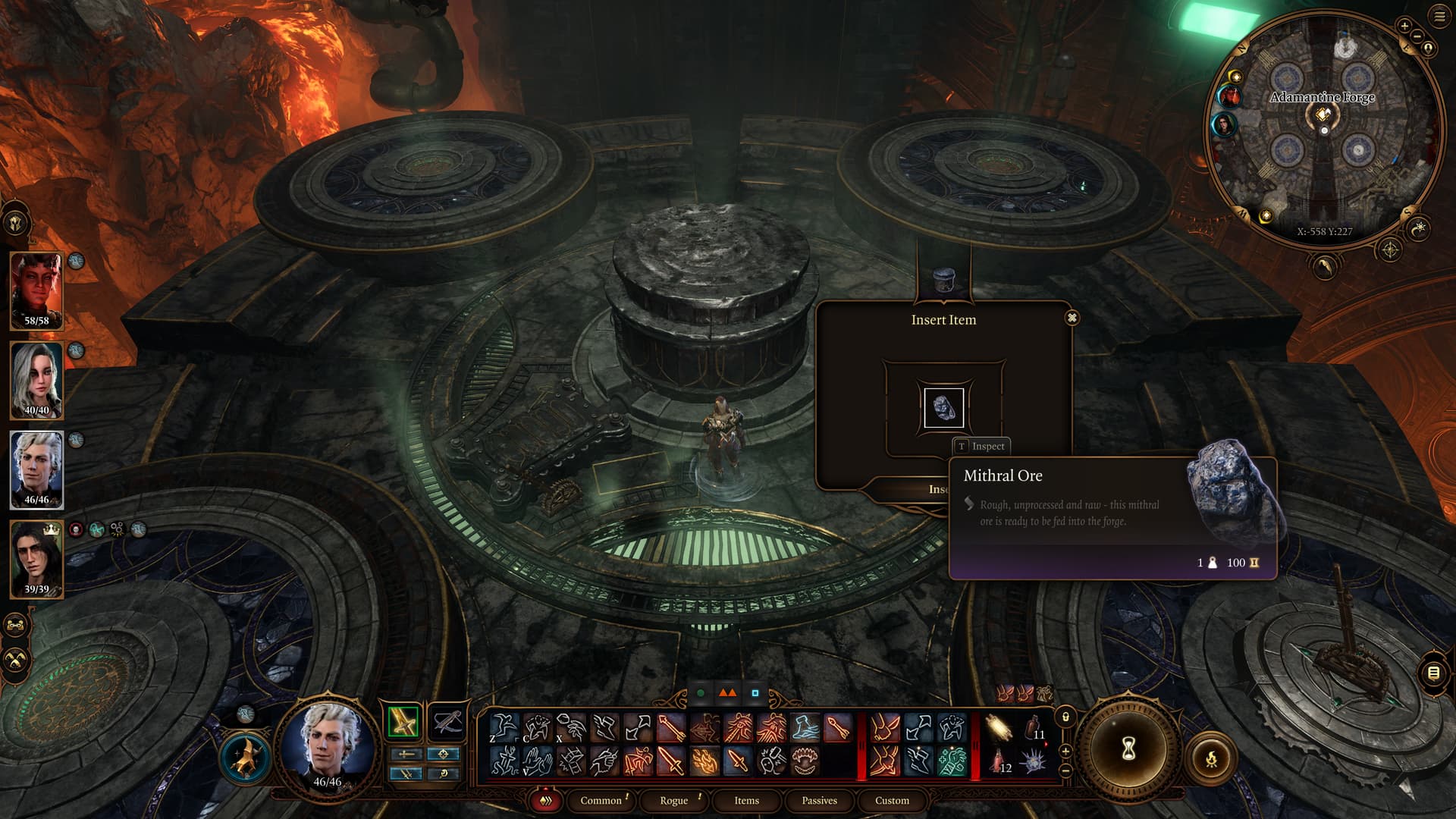Open the campfire rest button
Viewport: 1456px width, 819px height.
(x=1211, y=758)
